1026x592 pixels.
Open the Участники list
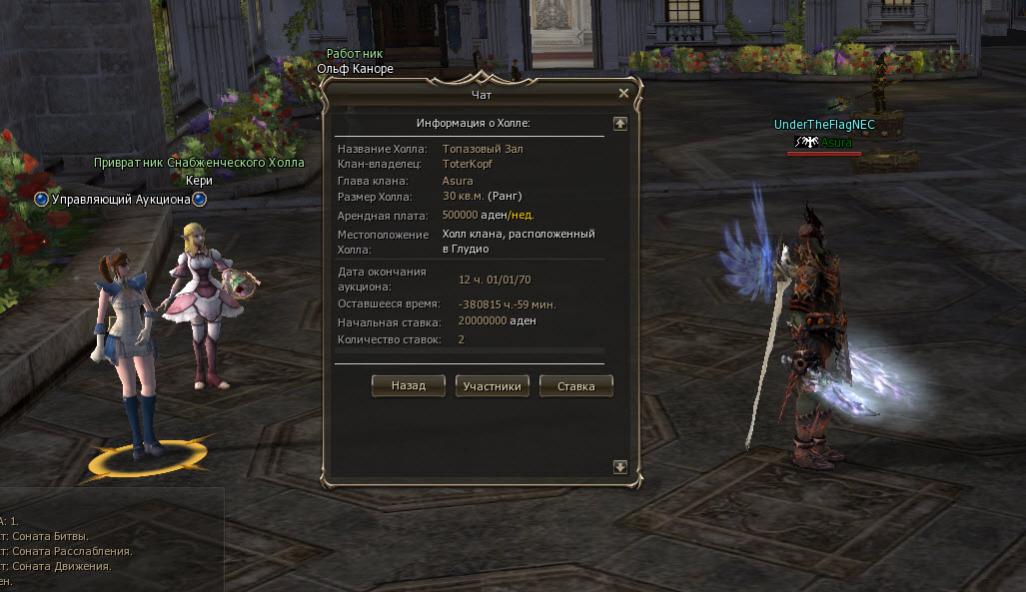tap(492, 386)
